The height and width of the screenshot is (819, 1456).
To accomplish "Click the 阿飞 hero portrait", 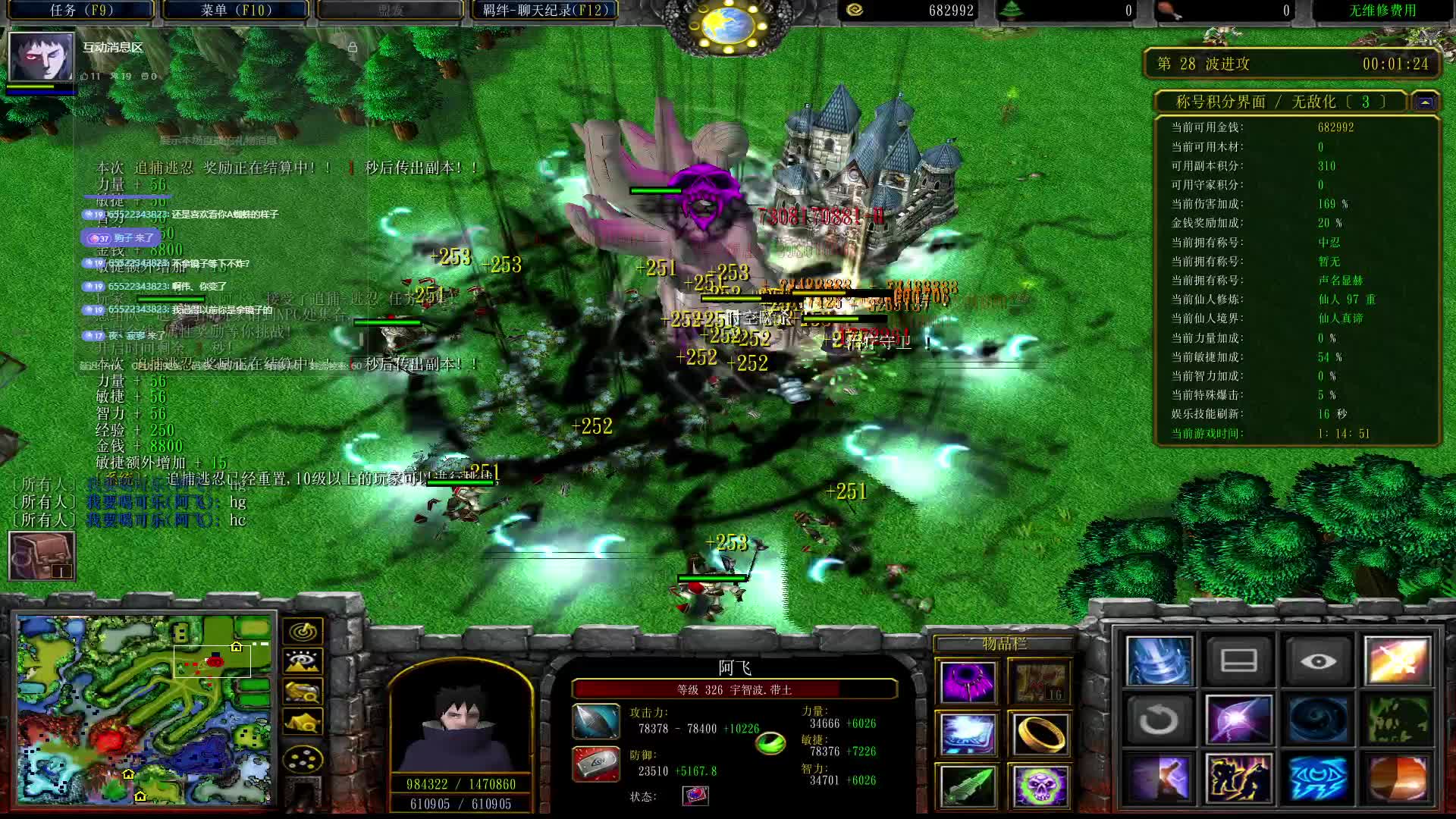I will [x=460, y=724].
